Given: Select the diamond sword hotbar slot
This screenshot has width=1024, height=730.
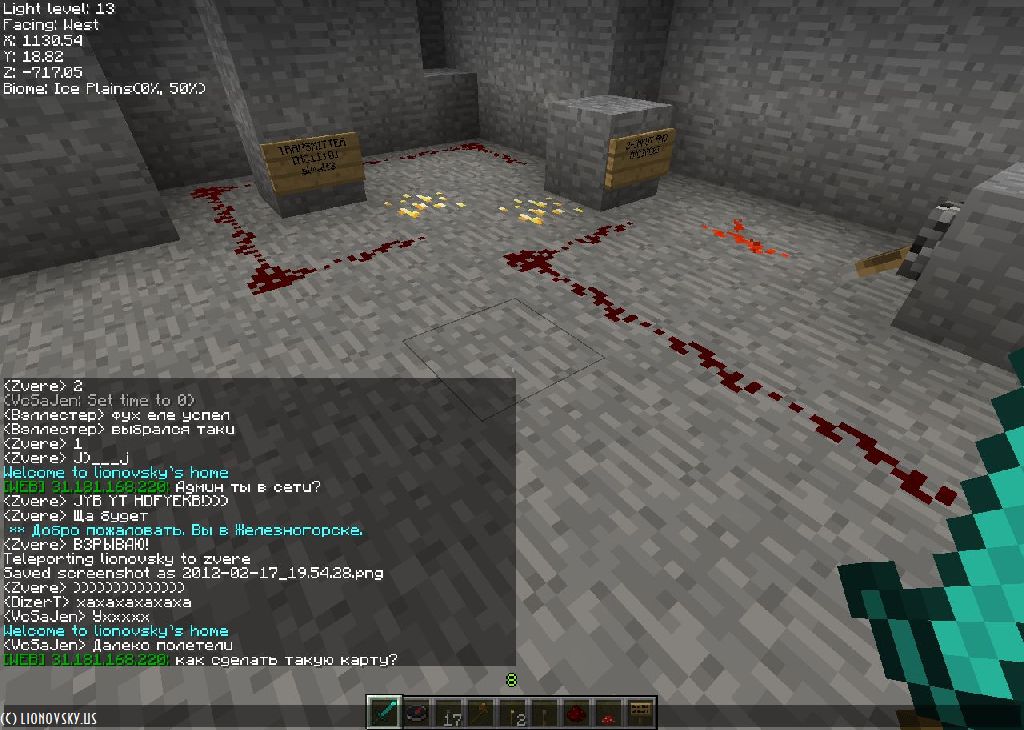Looking at the screenshot, I should tap(384, 712).
